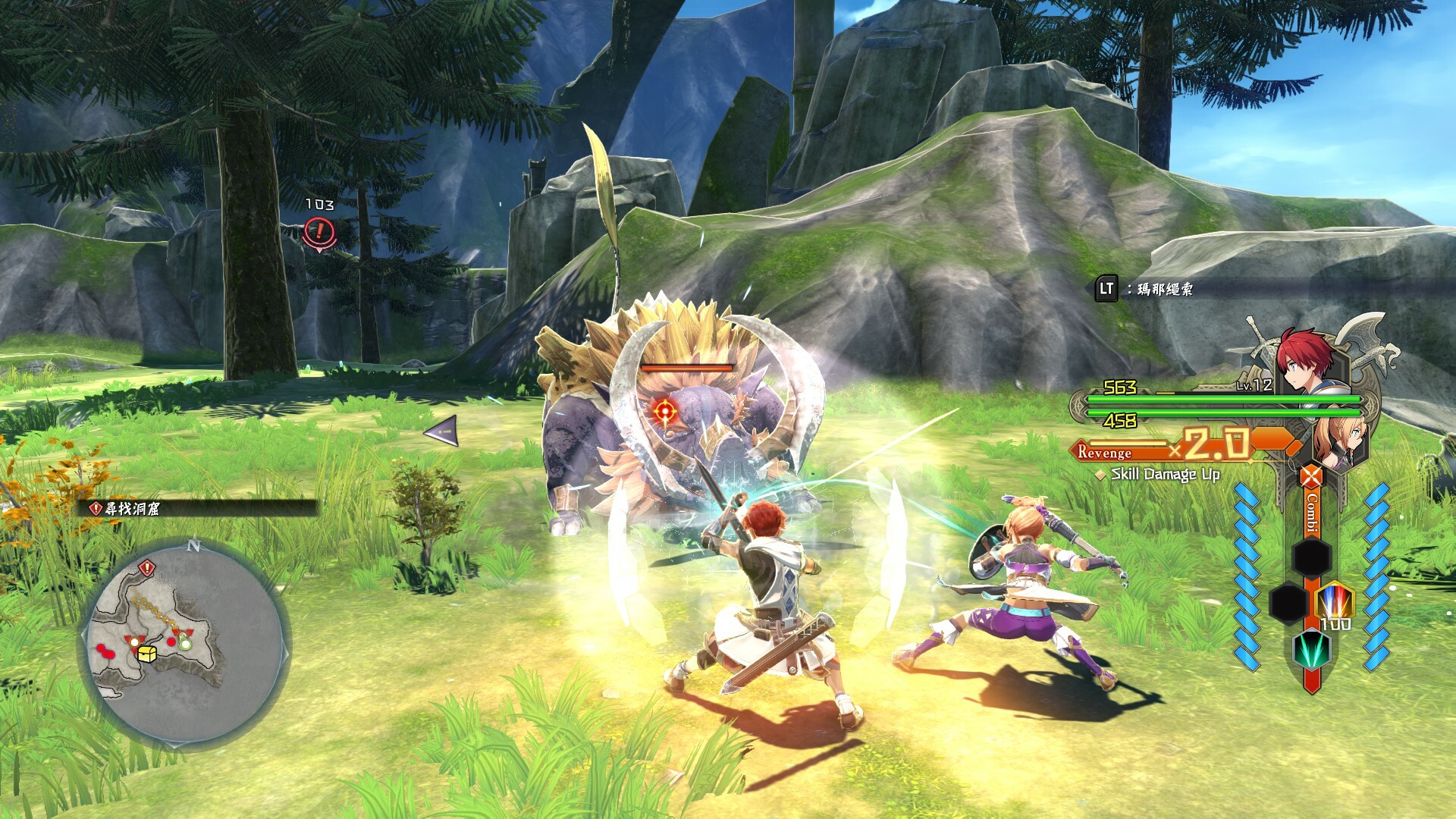Select the treasure chest marker on minimap
The image size is (1456, 819).
147,654
